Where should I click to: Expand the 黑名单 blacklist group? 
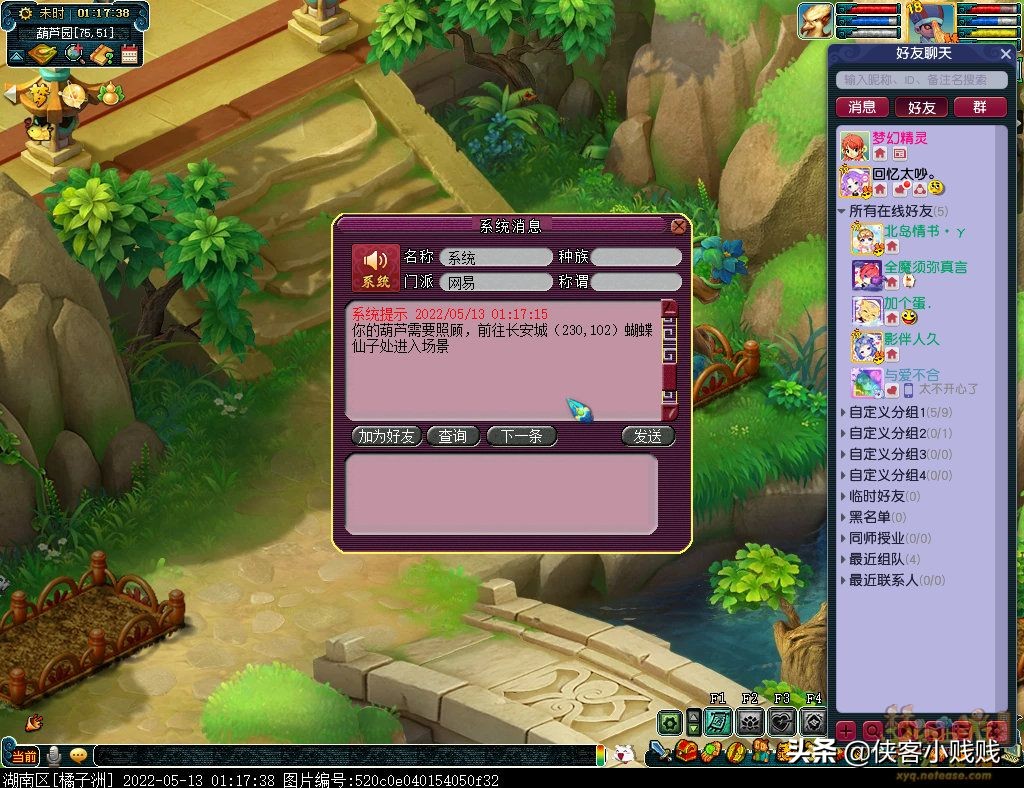pos(869,517)
